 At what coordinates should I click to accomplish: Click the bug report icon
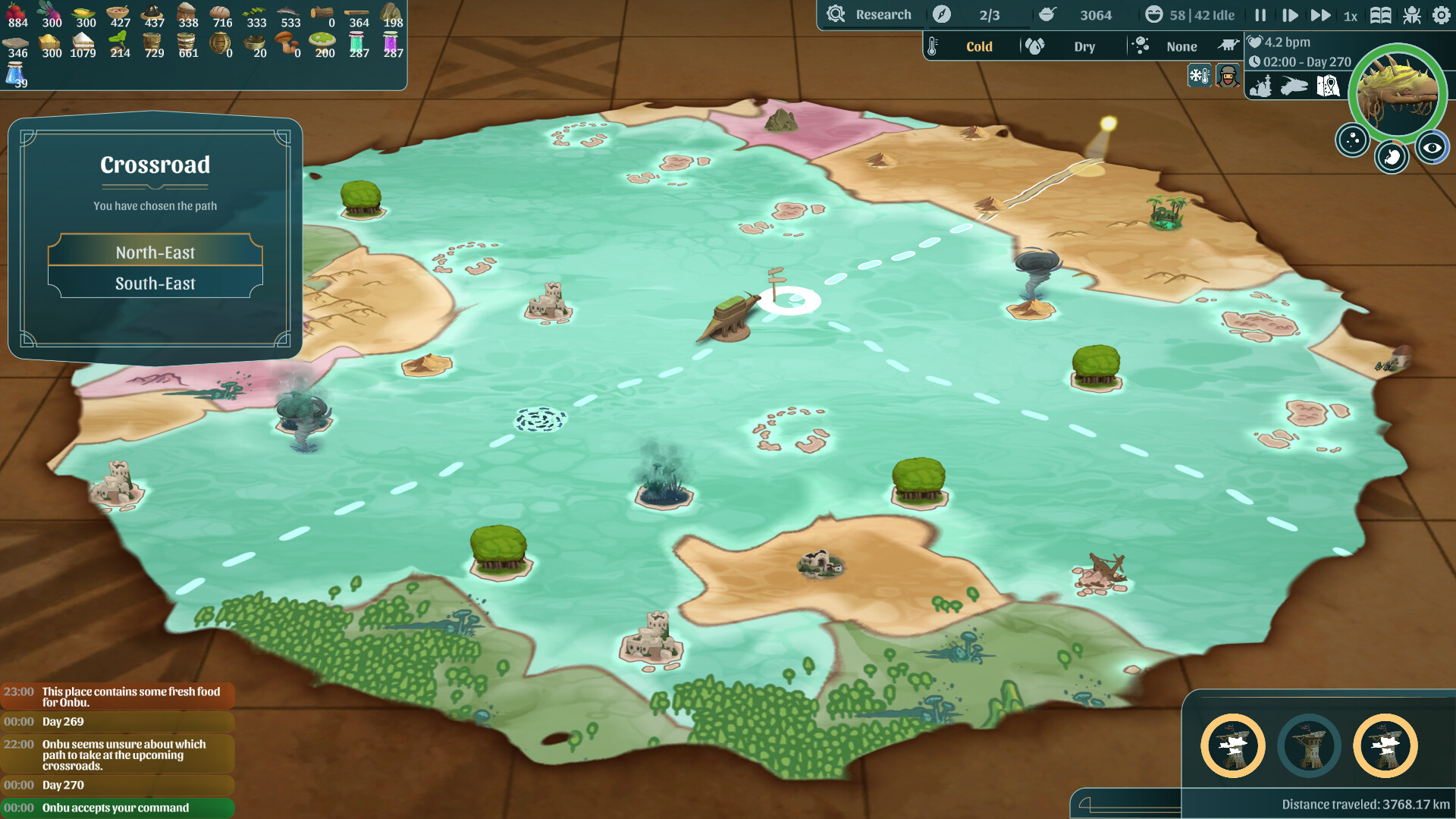tap(1411, 14)
